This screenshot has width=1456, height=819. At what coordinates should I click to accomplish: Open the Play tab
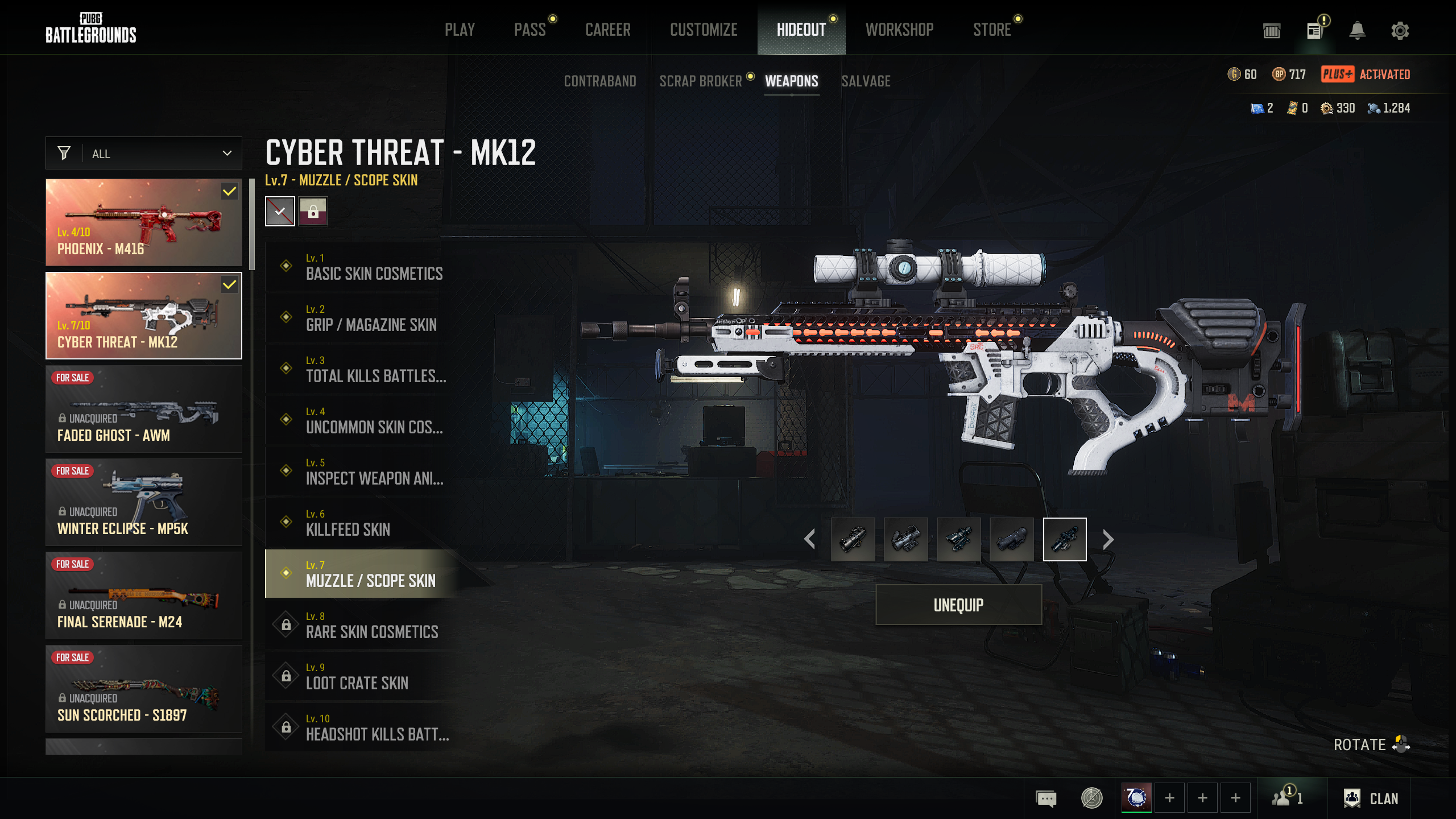(460, 30)
